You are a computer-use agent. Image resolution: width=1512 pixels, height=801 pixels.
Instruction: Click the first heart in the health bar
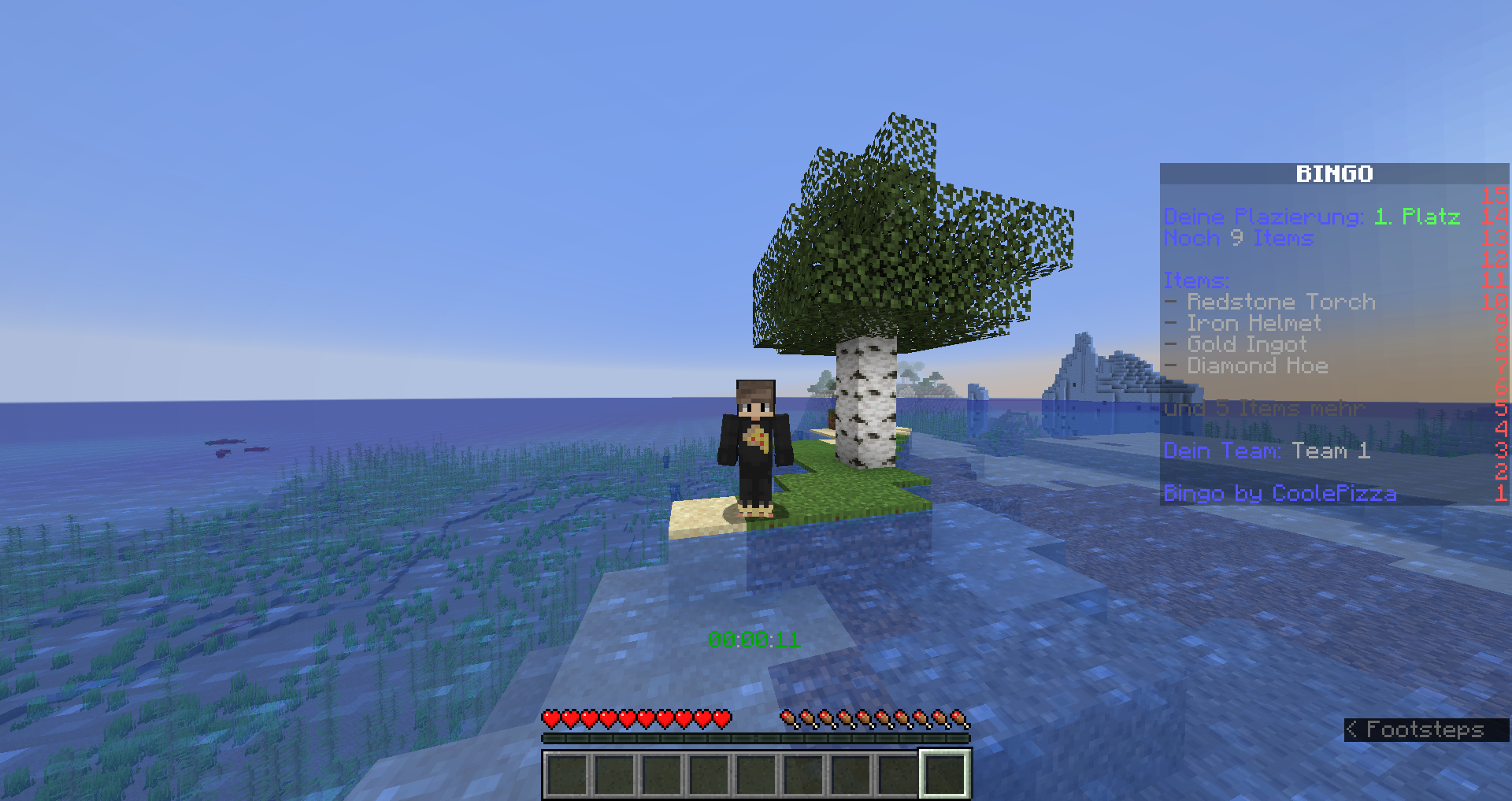pyautogui.click(x=551, y=719)
